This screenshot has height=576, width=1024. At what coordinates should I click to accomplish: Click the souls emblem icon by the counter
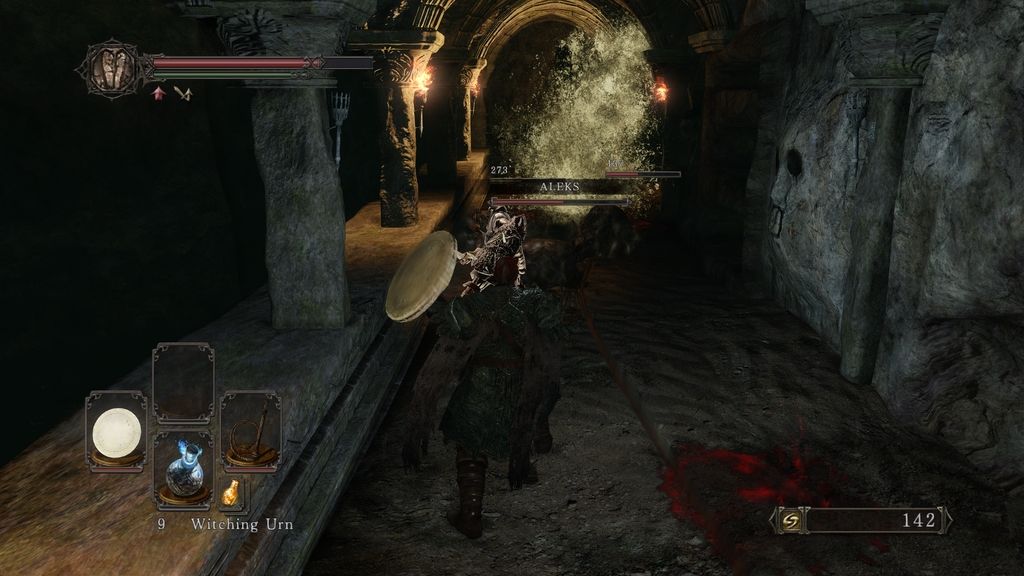pyautogui.click(x=790, y=520)
